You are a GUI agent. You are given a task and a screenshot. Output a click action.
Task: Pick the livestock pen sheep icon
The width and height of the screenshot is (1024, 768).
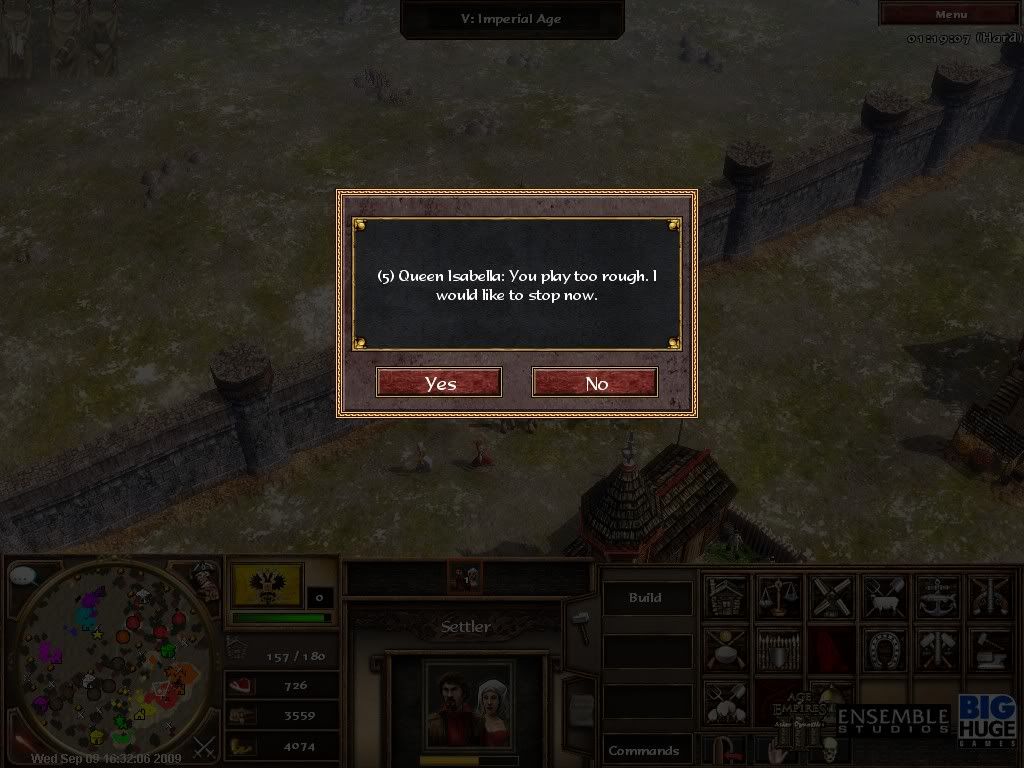pyautogui.click(x=883, y=596)
